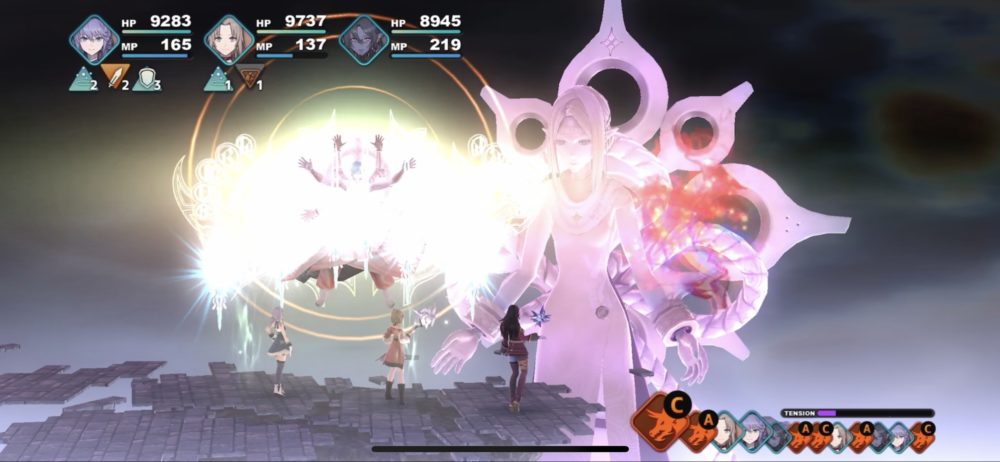Select the purple-haired party member portrait
The image size is (1000, 462).
[94, 41]
